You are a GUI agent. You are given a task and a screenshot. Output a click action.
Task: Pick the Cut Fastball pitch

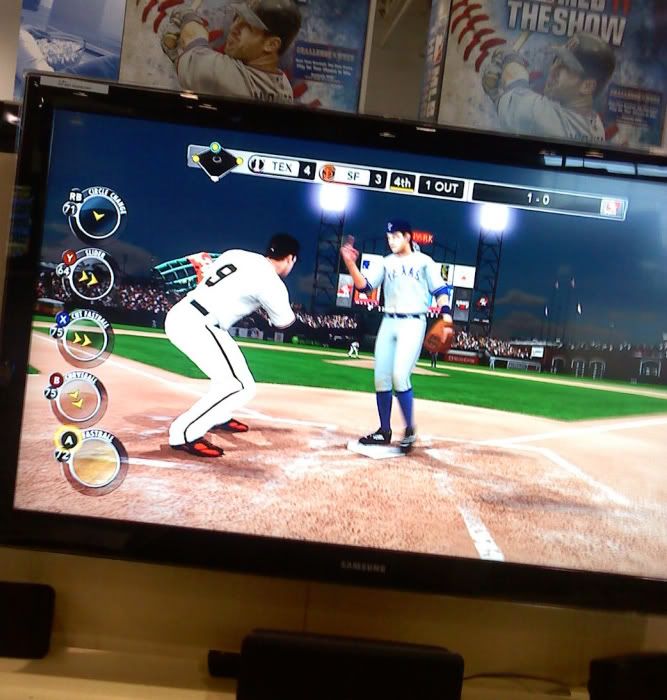[84, 339]
